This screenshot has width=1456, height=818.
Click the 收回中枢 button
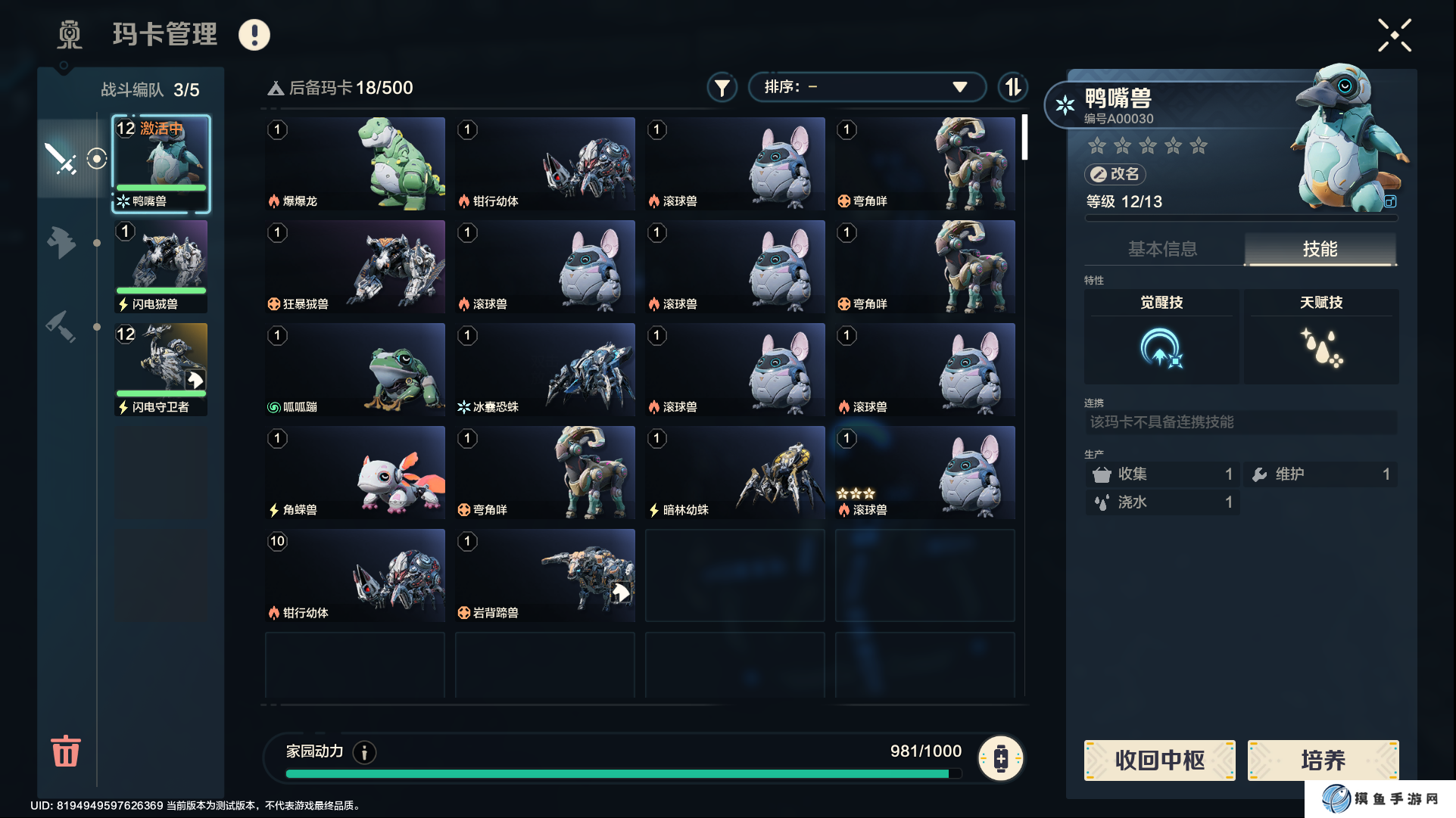coord(1159,760)
